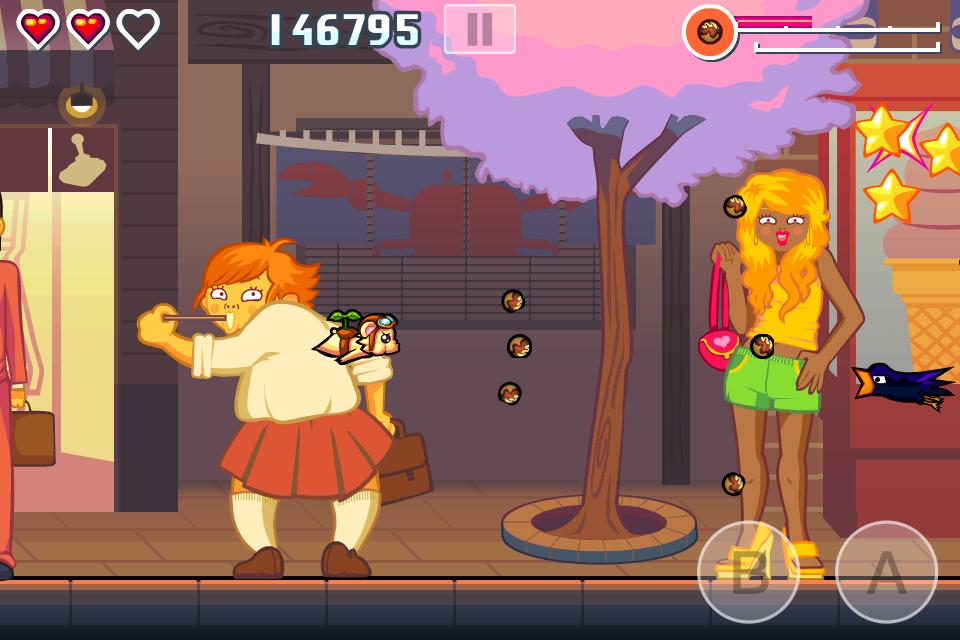Tap the A action button
Image resolution: width=960 pixels, height=640 pixels.
(886, 572)
